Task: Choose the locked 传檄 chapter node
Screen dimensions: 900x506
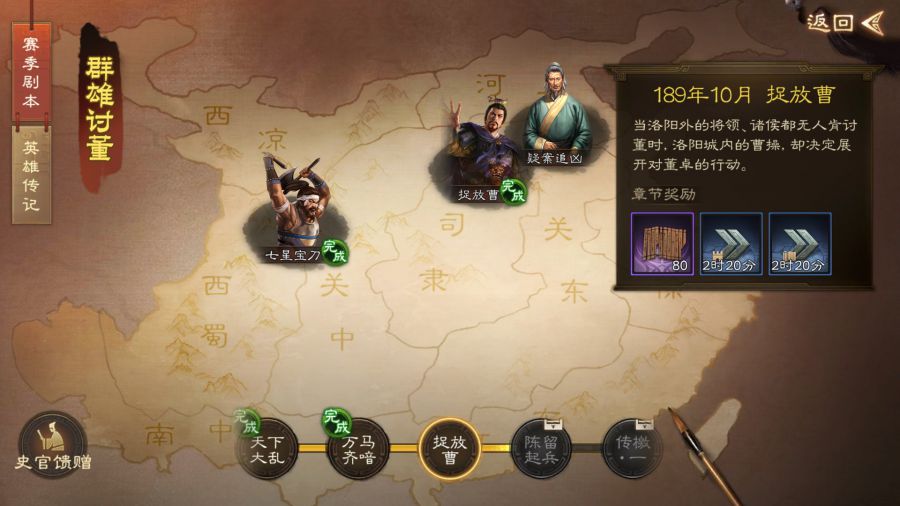Action: point(632,448)
